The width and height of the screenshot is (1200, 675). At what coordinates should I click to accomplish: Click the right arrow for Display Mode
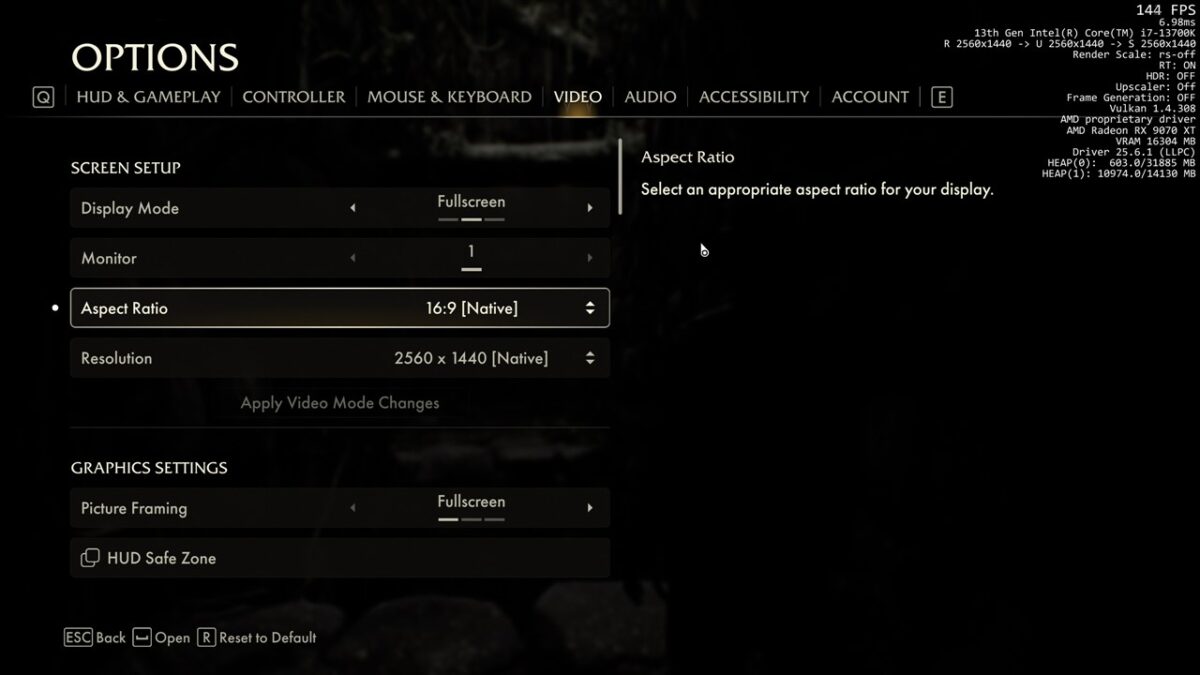[590, 208]
